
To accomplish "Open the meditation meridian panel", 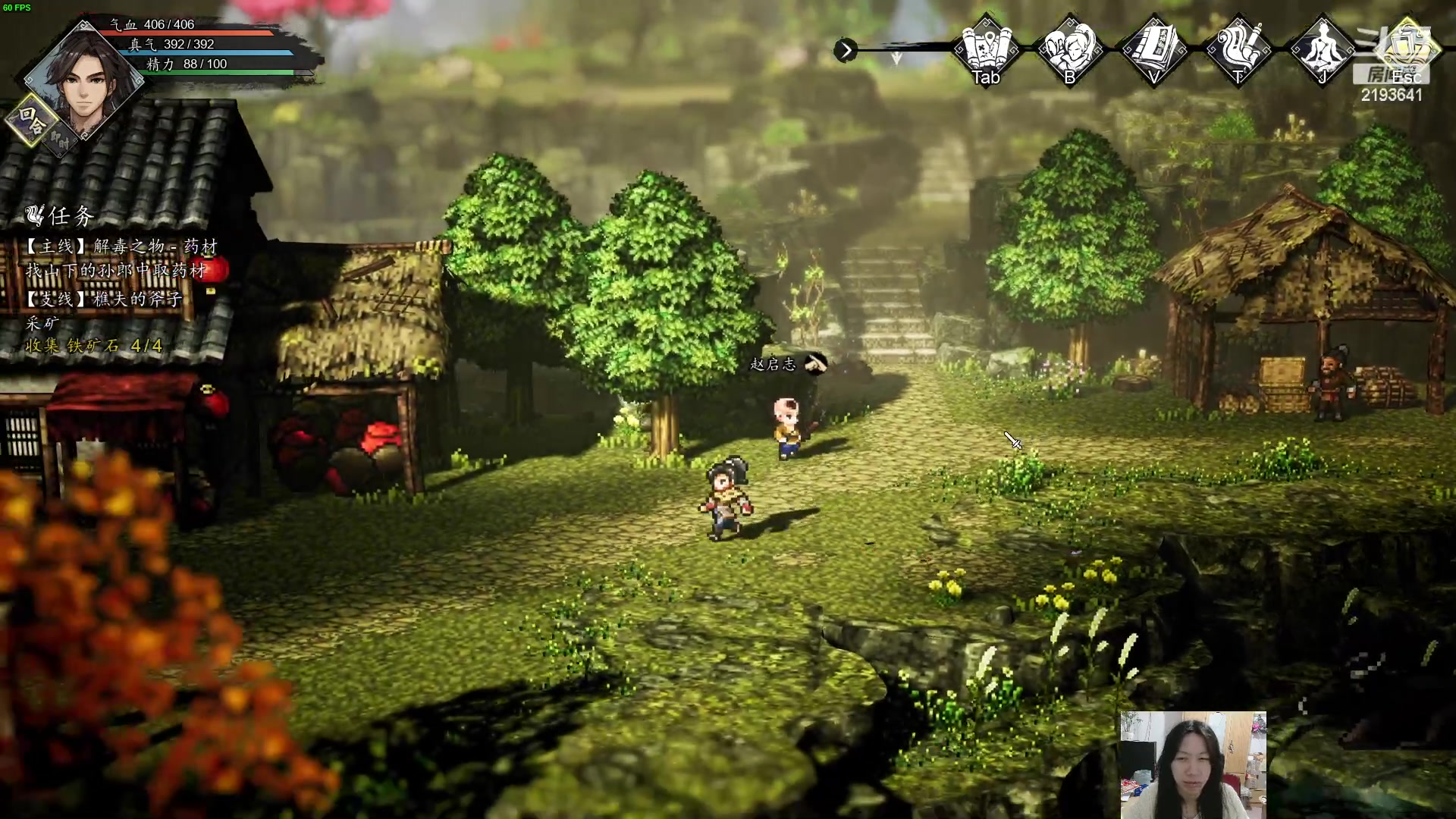I will pos(1323,49).
